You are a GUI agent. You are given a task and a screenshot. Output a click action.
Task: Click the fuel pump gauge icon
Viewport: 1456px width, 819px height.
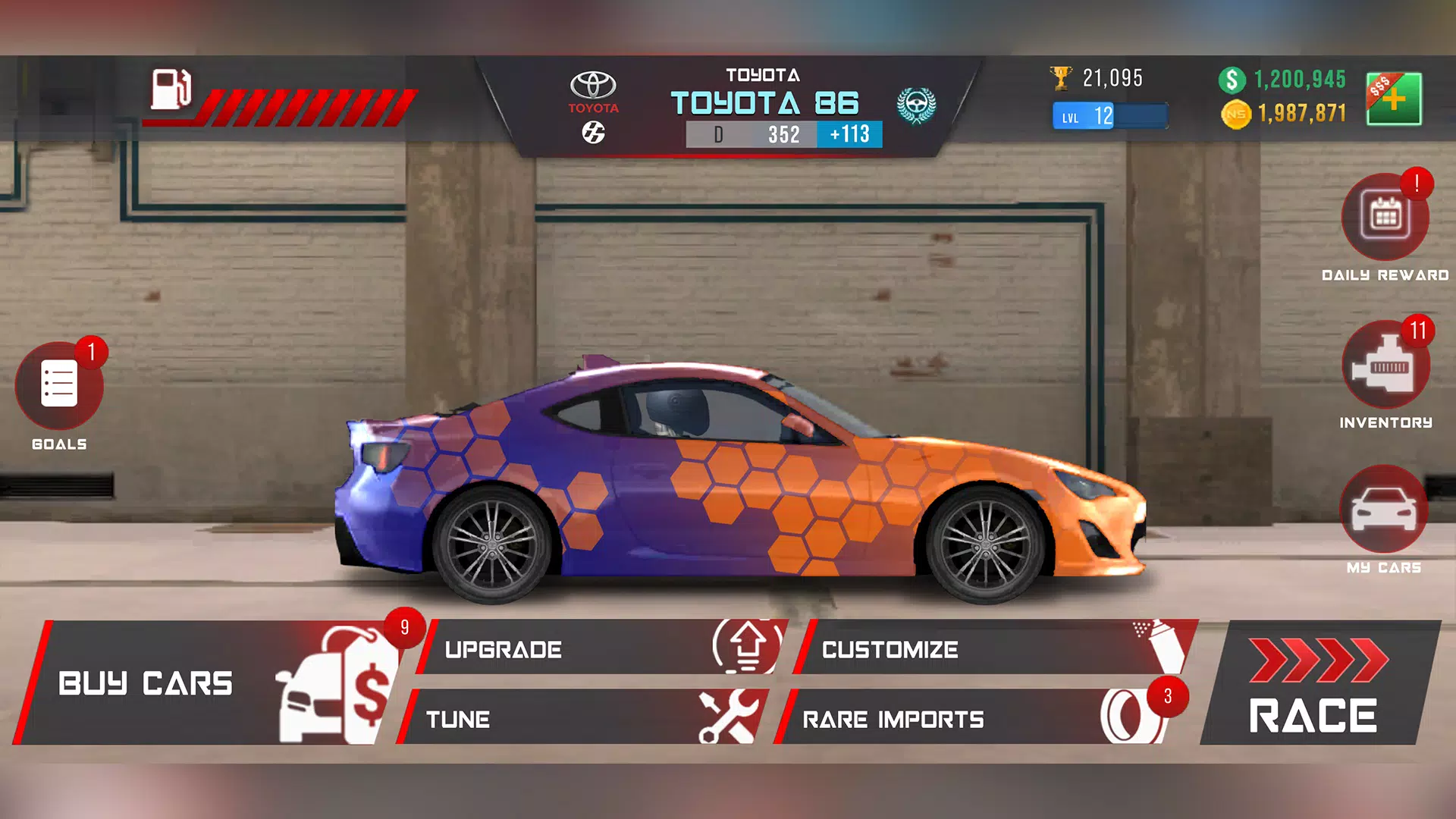(171, 87)
